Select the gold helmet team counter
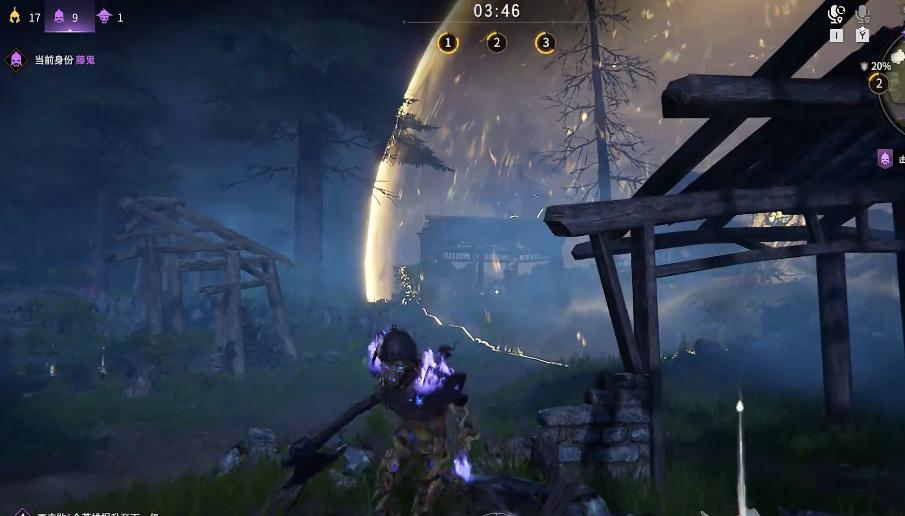 coord(23,17)
